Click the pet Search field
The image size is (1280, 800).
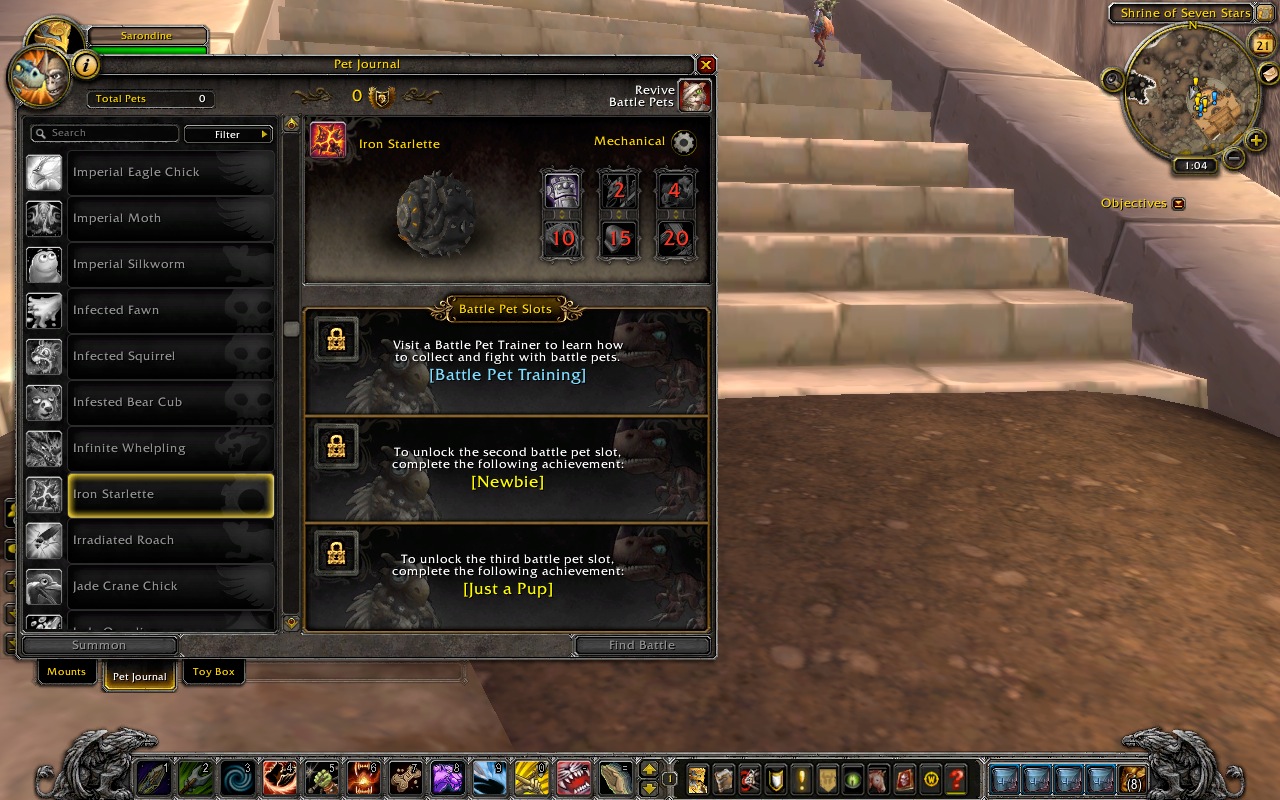(x=106, y=133)
